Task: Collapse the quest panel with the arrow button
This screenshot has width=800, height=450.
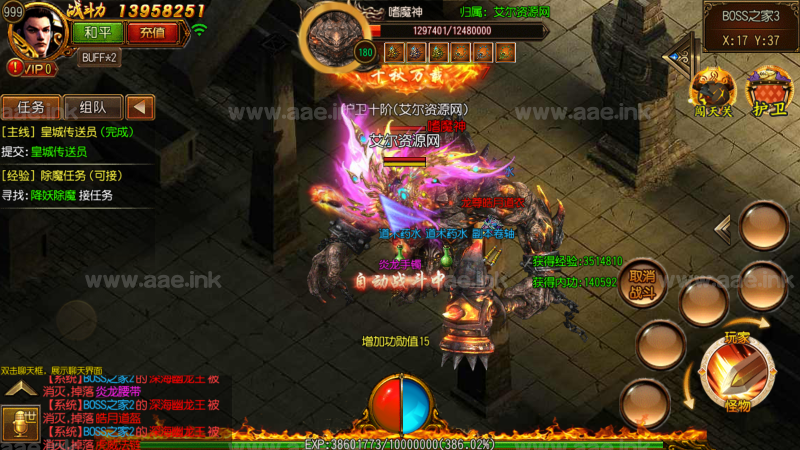Action: [x=141, y=107]
